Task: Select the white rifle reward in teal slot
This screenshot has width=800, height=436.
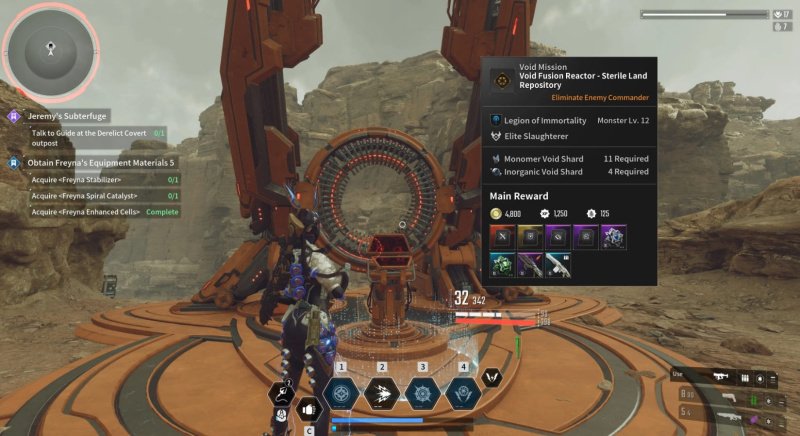Action: [x=558, y=265]
